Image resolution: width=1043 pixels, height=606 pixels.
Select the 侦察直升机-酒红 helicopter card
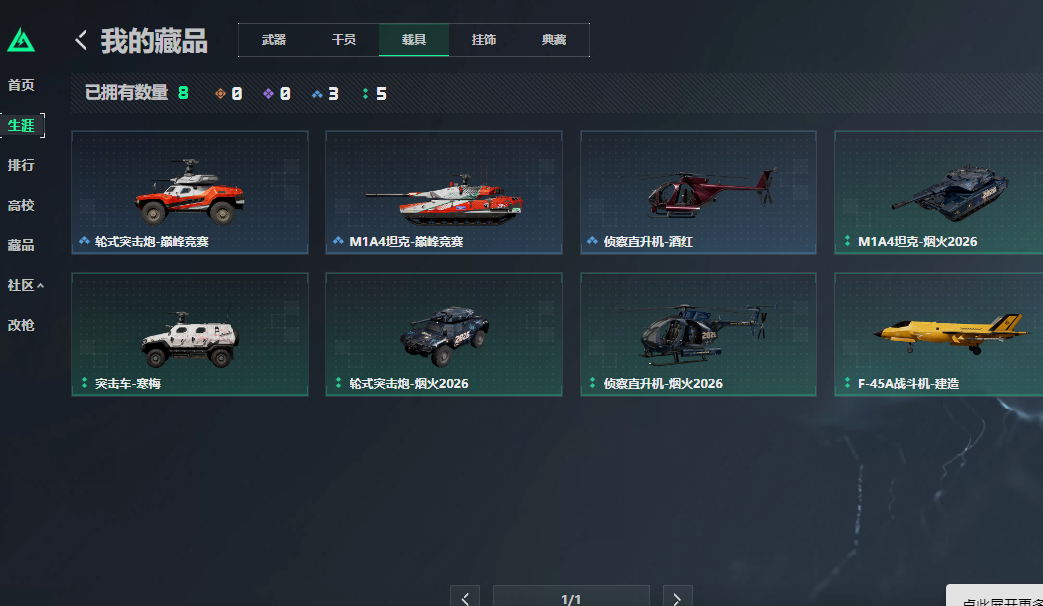pyautogui.click(x=698, y=192)
